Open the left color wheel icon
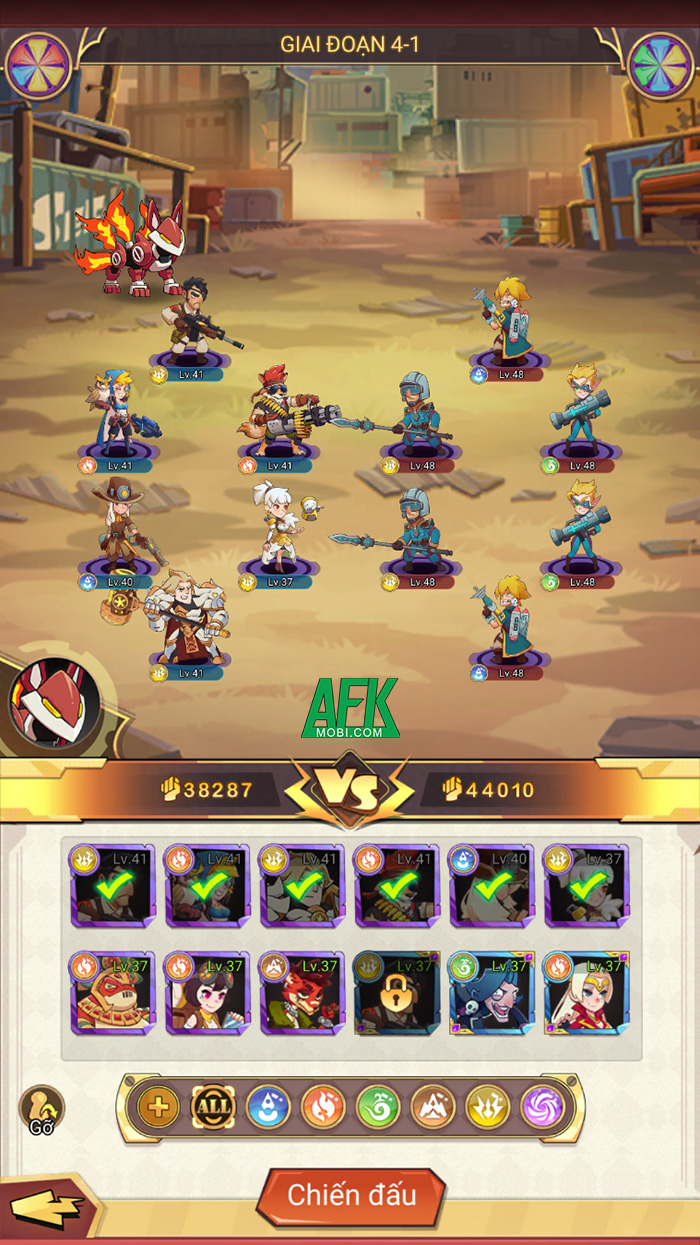The image size is (700, 1245). pos(38,66)
